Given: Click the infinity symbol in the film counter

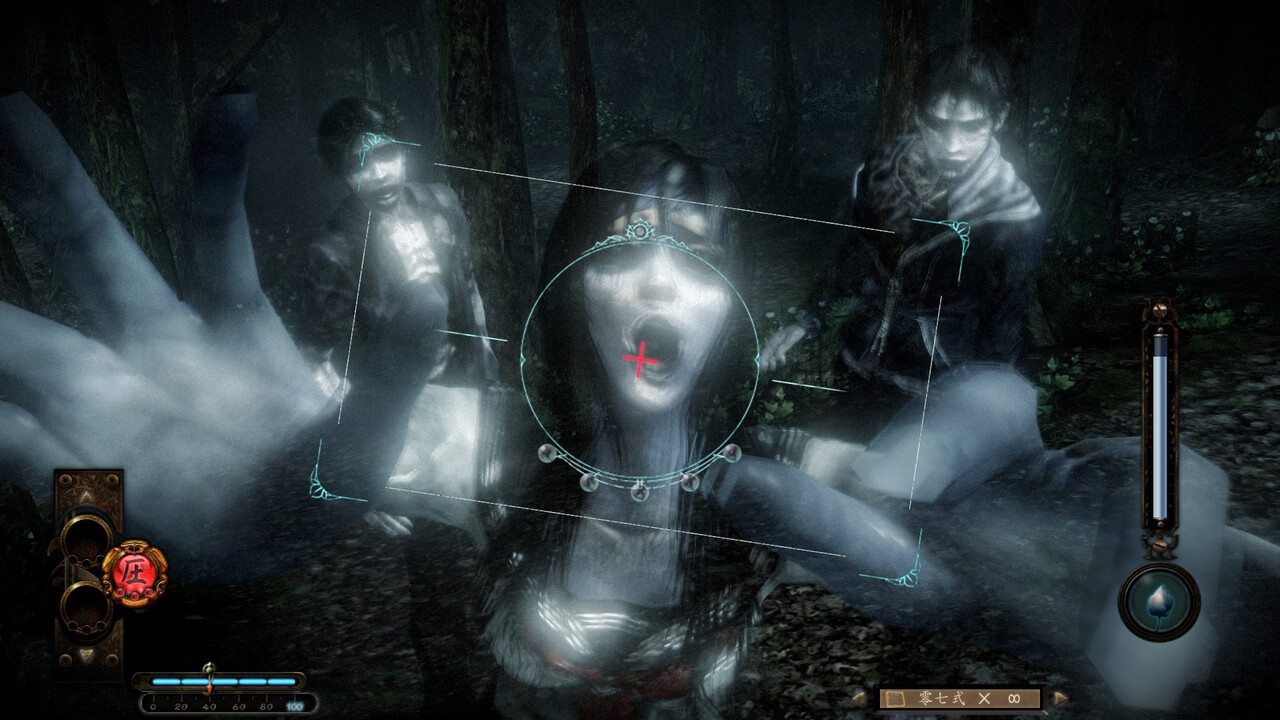Looking at the screenshot, I should [1013, 698].
